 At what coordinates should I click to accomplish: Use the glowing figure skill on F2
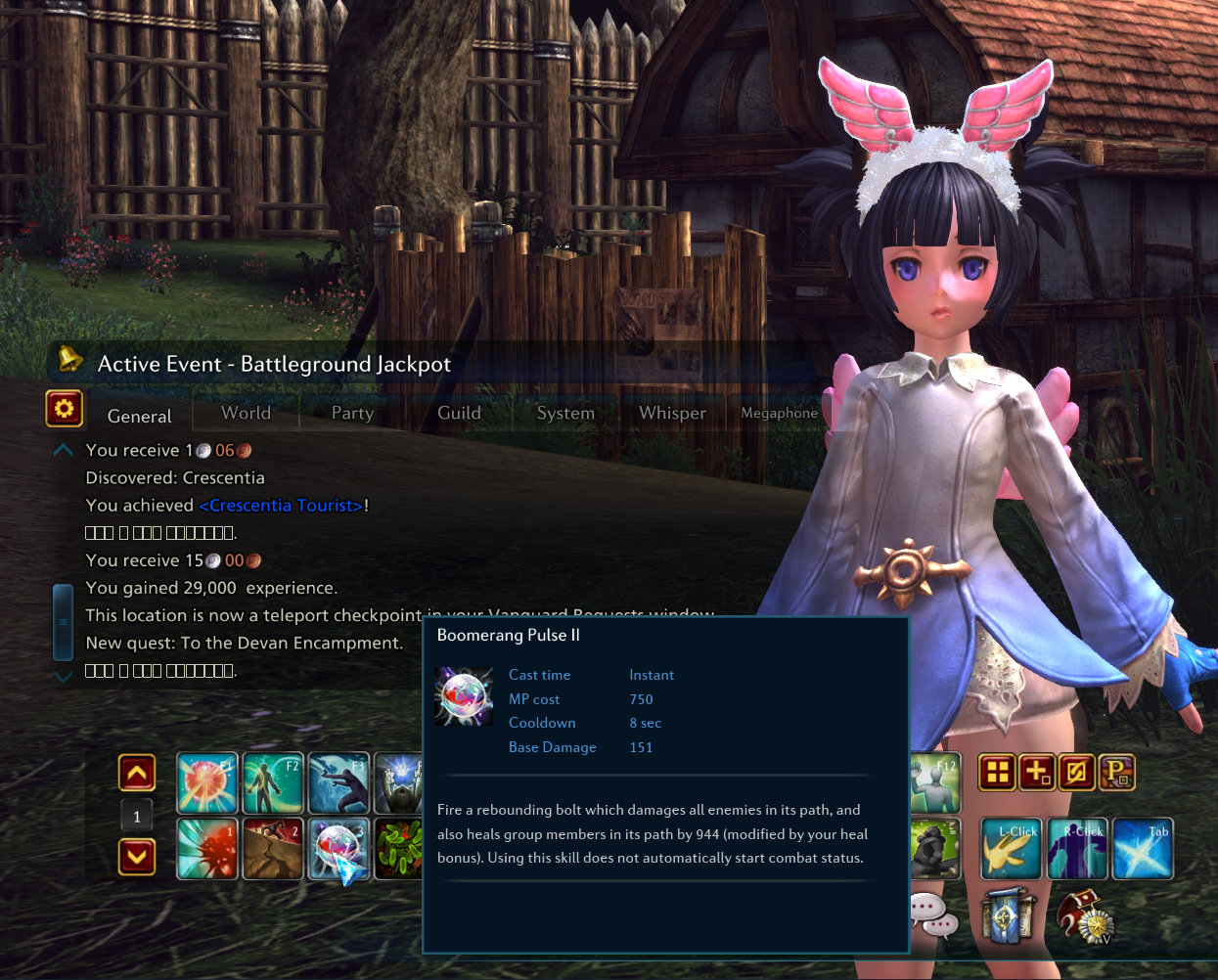(273, 783)
